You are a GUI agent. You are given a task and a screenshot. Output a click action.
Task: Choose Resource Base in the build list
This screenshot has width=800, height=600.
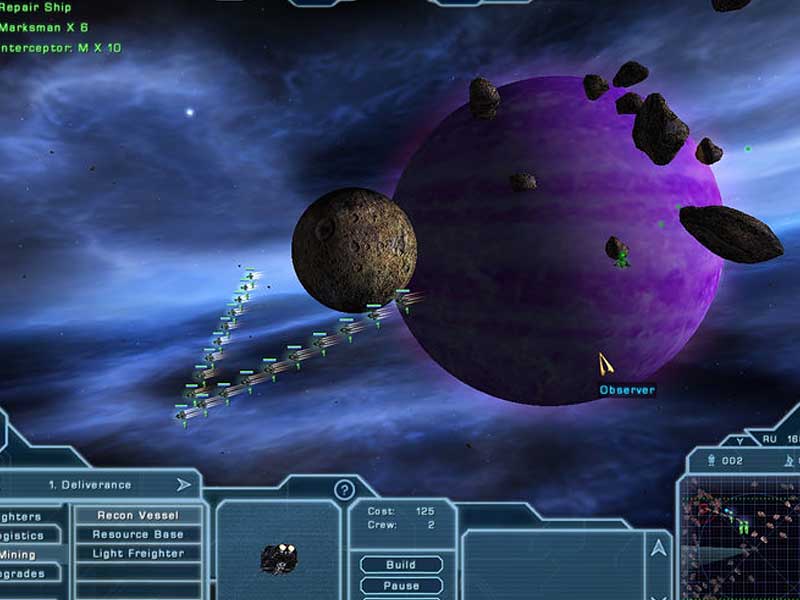pyautogui.click(x=138, y=535)
